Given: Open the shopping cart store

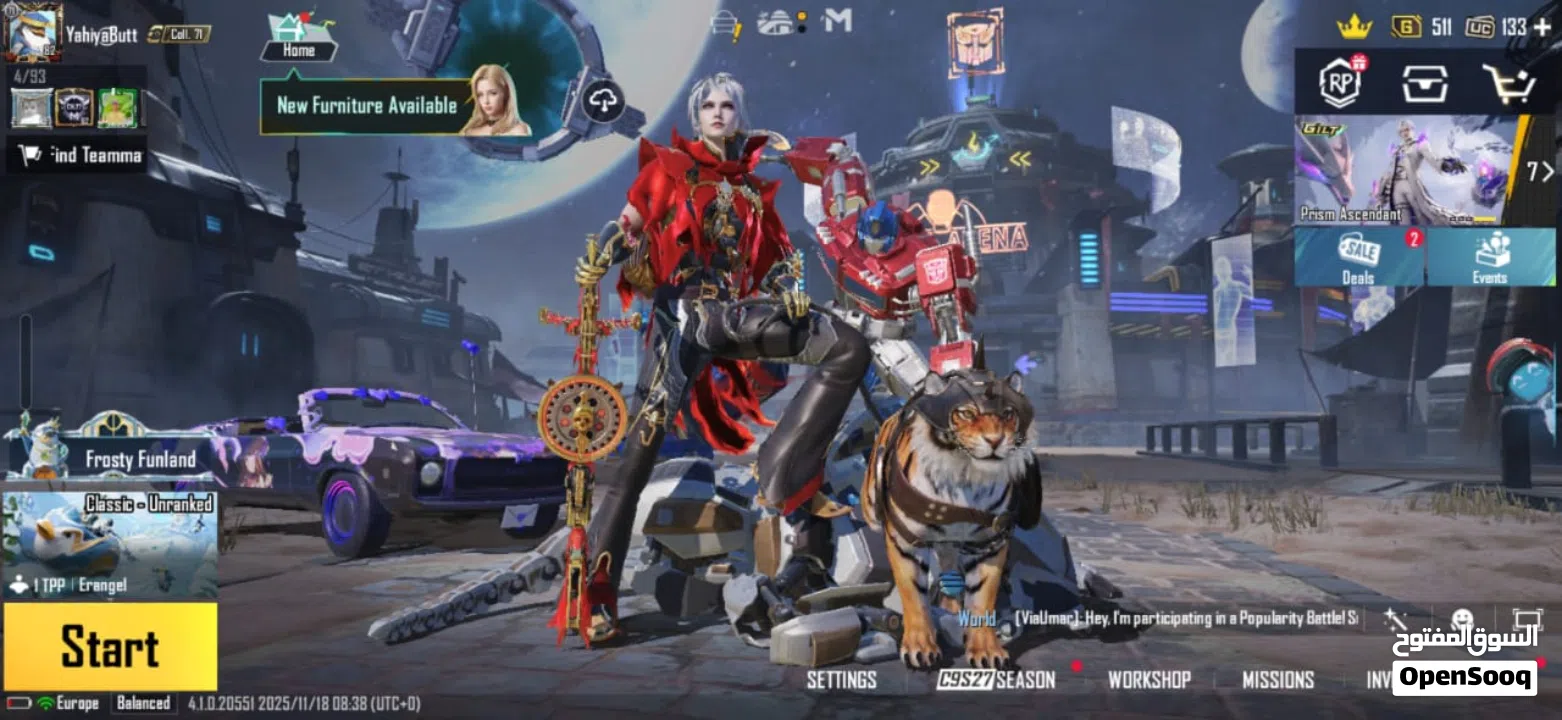Looking at the screenshot, I should [1508, 84].
